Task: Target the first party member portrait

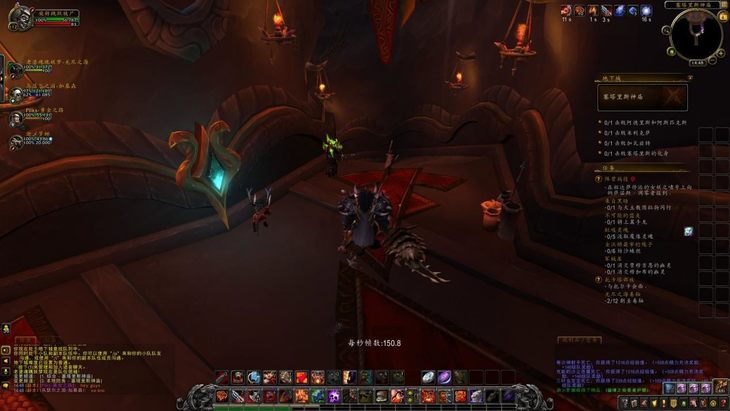Action: (16, 69)
